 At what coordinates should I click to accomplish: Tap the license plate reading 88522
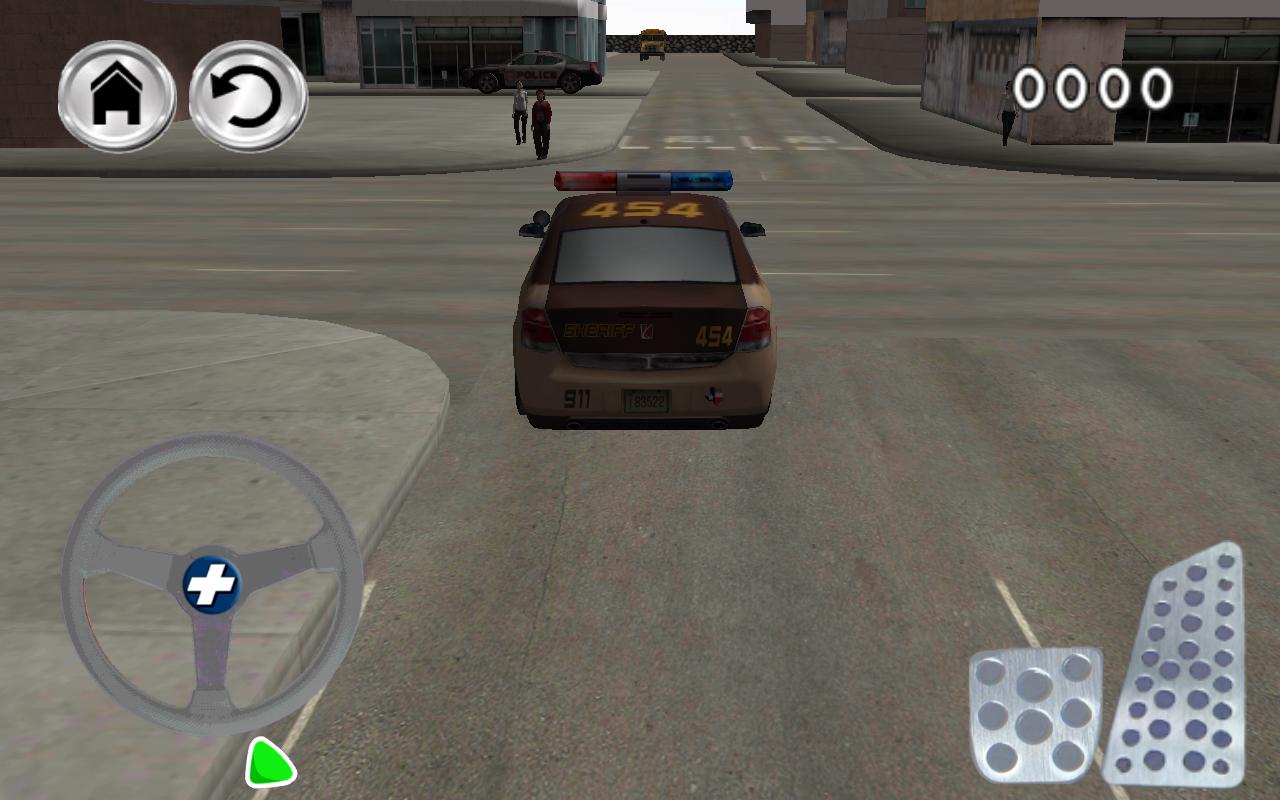point(645,400)
